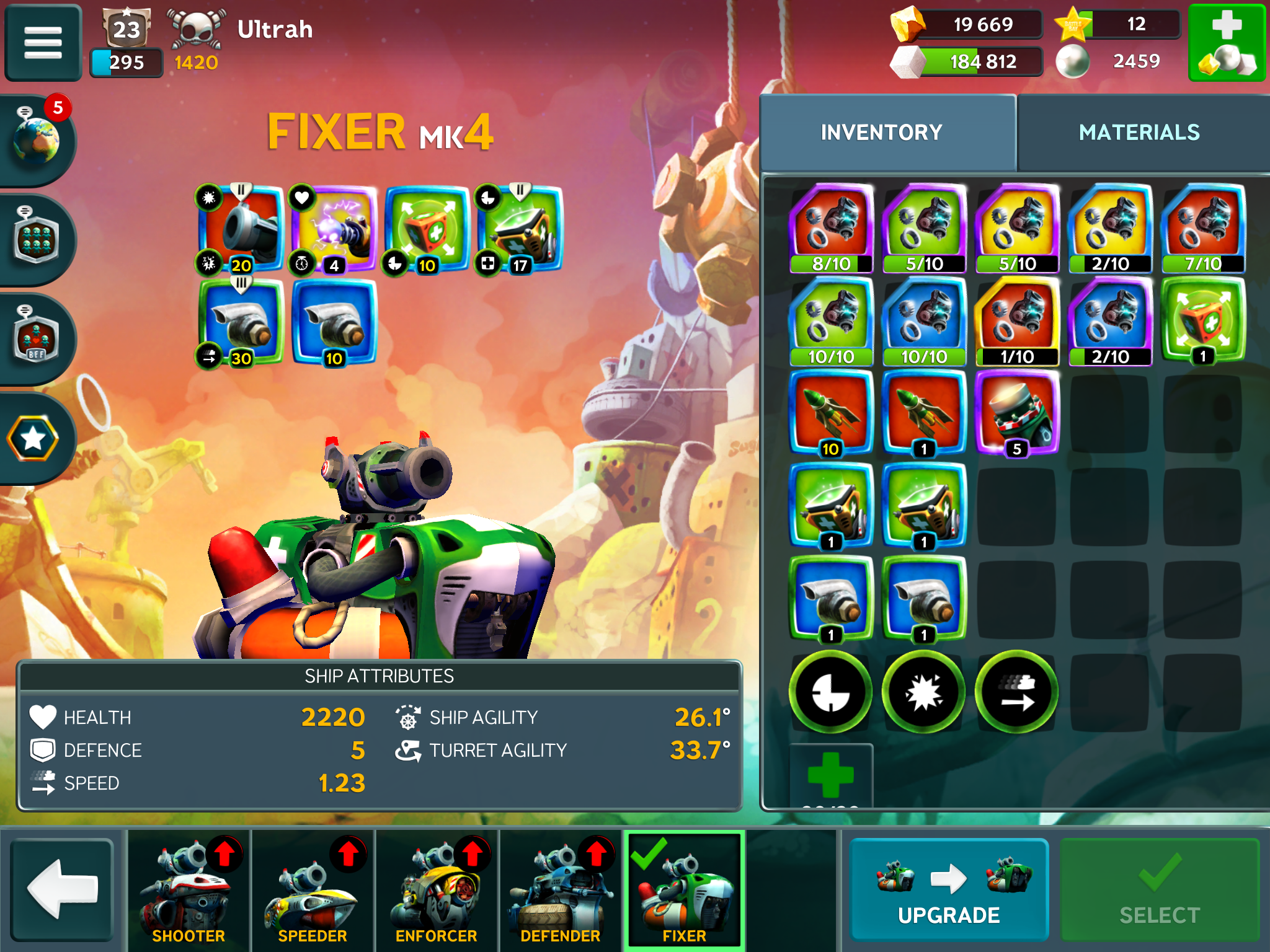1270x952 pixels.
Task: Select the equipped cannon level 20 slot
Action: point(241,229)
